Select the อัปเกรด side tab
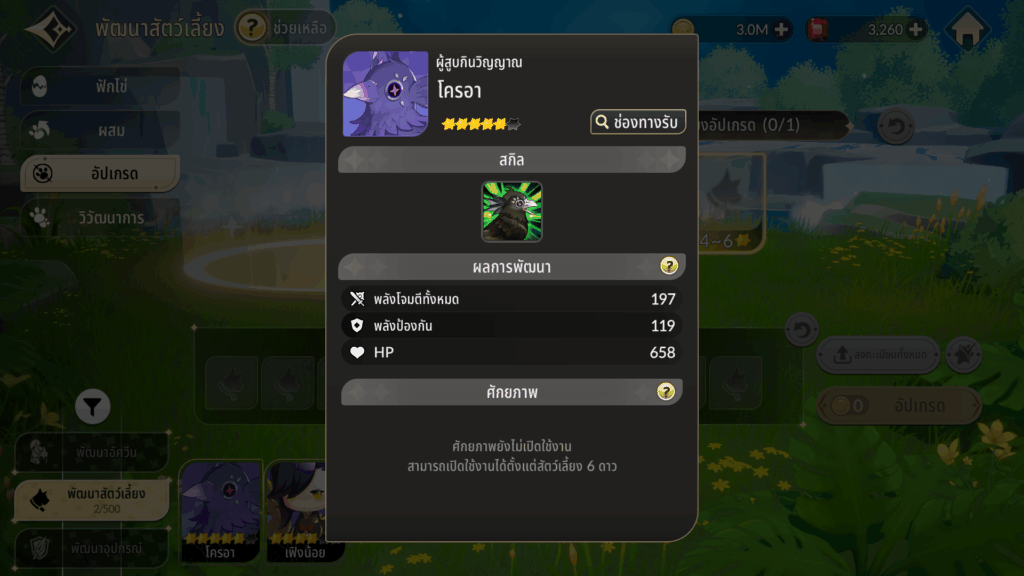1024x576 pixels. pyautogui.click(x=98, y=174)
